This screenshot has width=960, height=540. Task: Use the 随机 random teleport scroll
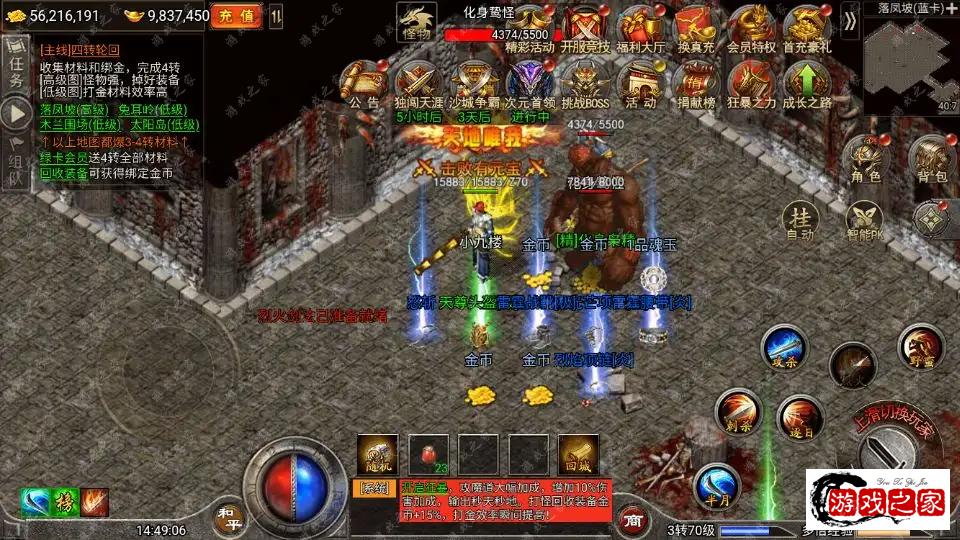(x=377, y=453)
